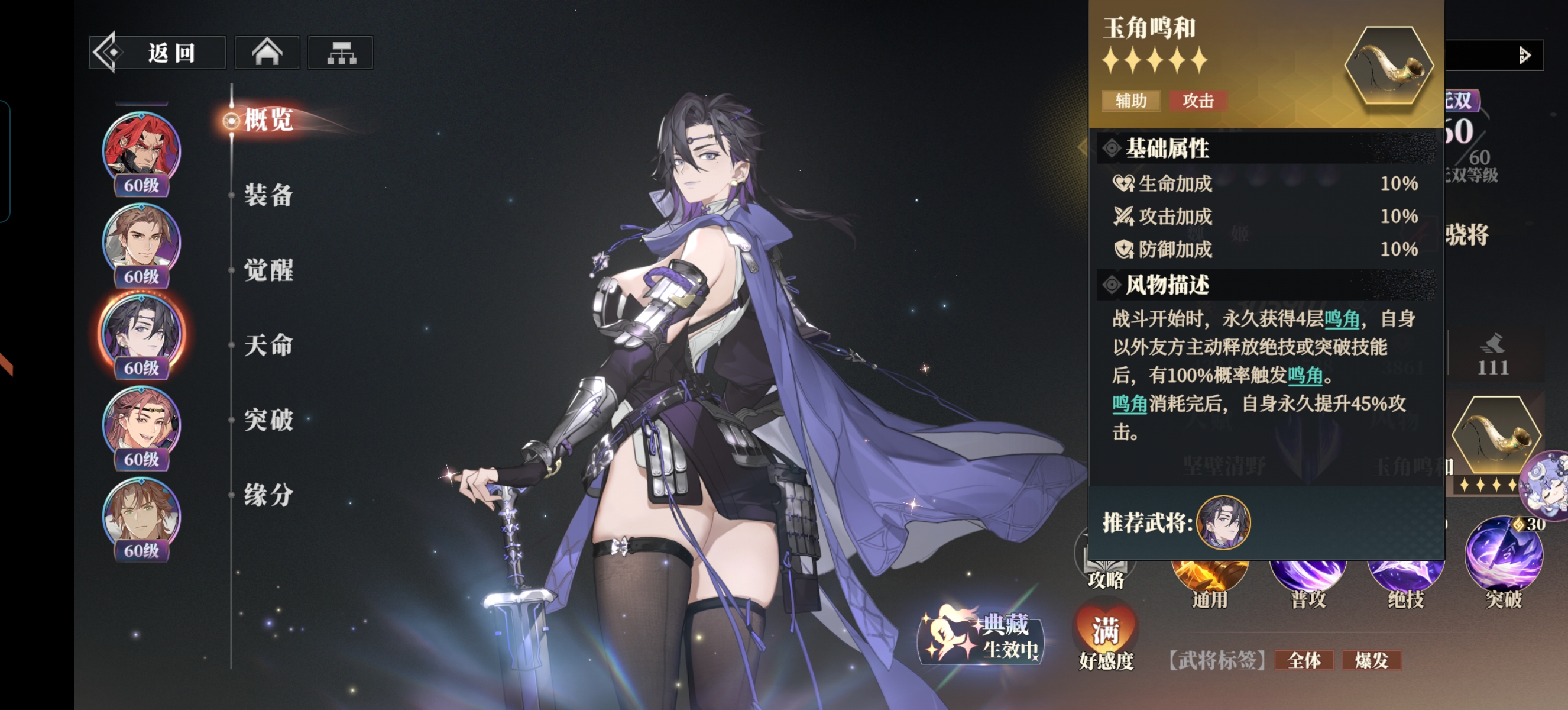Choose the red-haired hero portrait
This screenshot has width=1568, height=710.
click(x=141, y=150)
